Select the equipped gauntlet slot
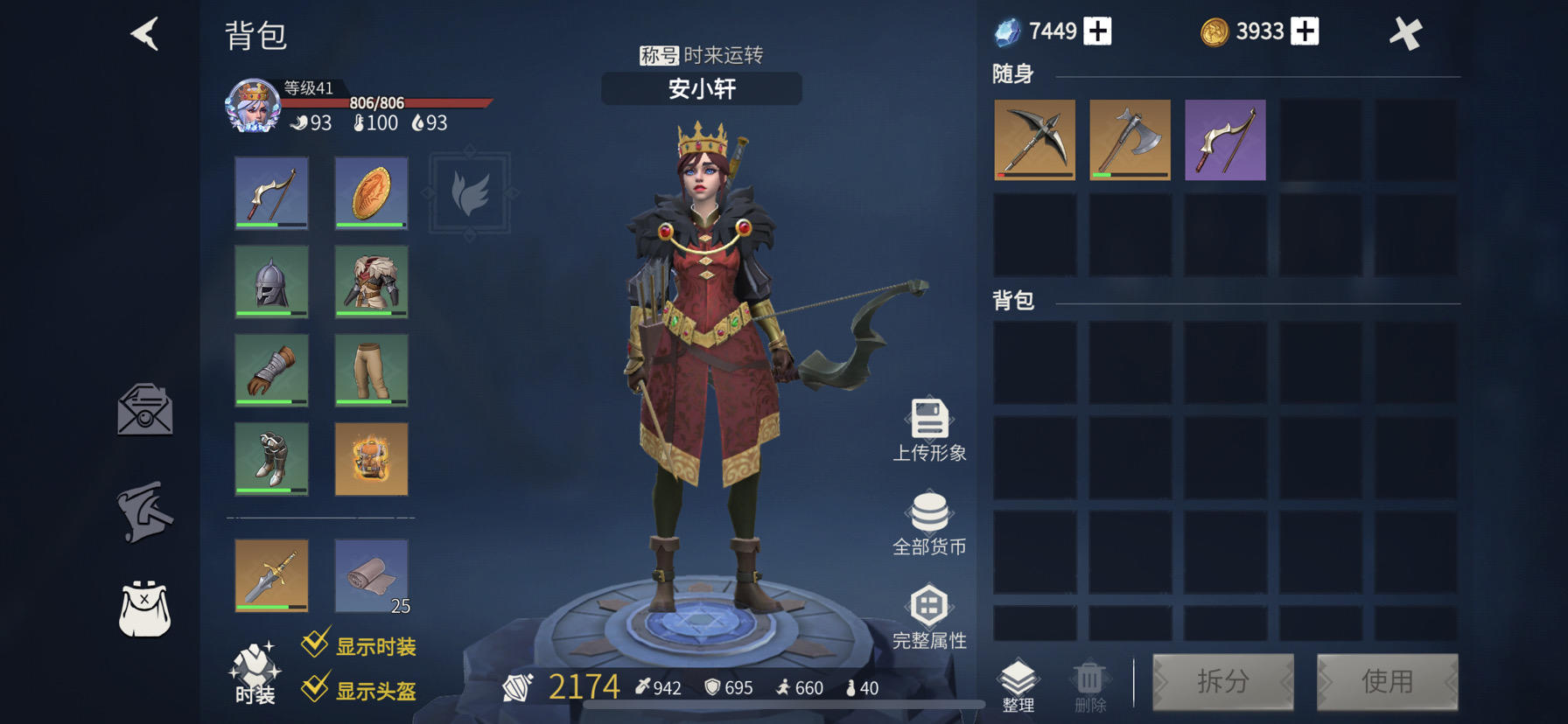 tap(271, 370)
